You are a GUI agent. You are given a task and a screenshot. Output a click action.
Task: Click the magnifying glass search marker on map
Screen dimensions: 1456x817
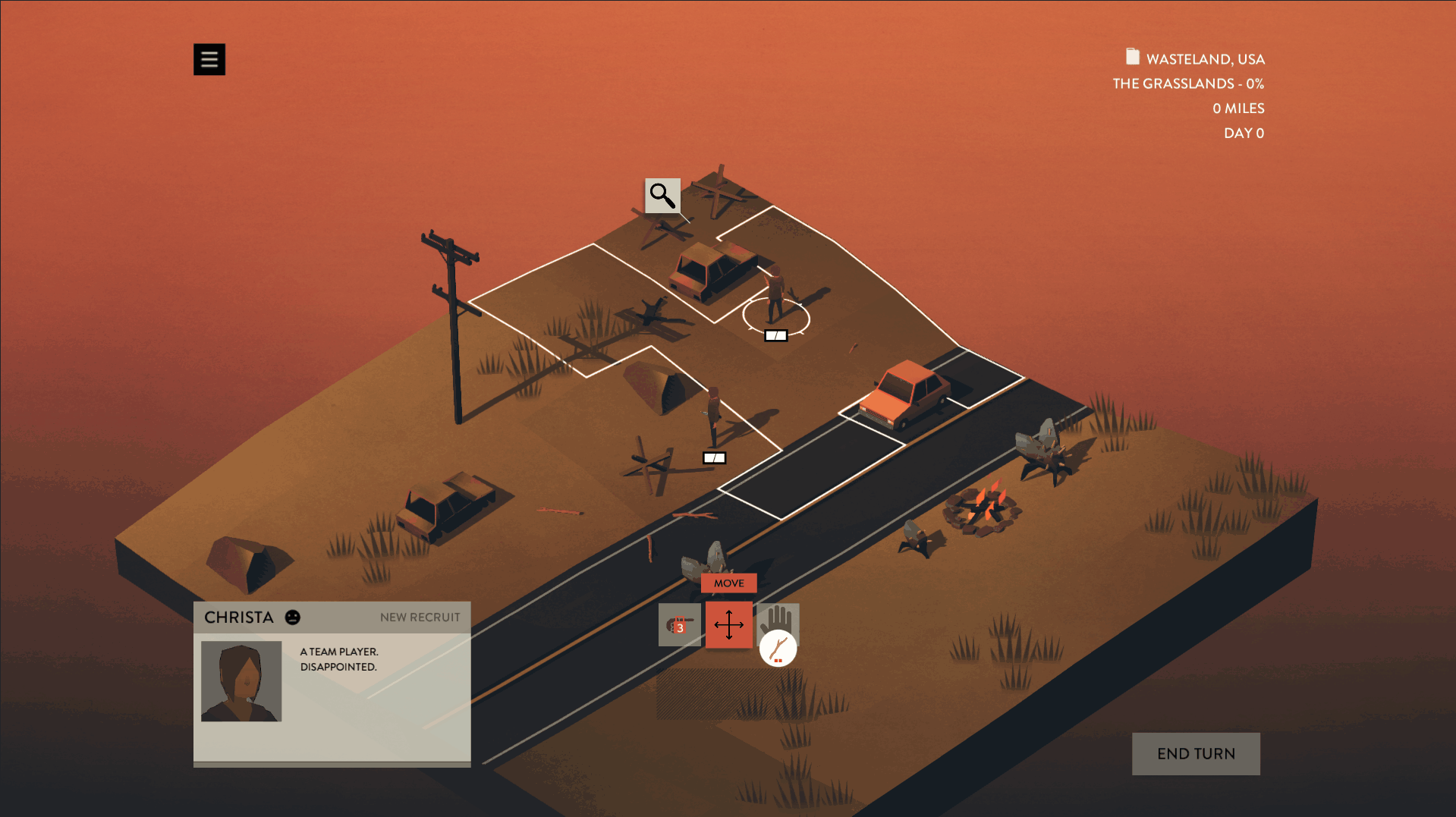click(662, 197)
